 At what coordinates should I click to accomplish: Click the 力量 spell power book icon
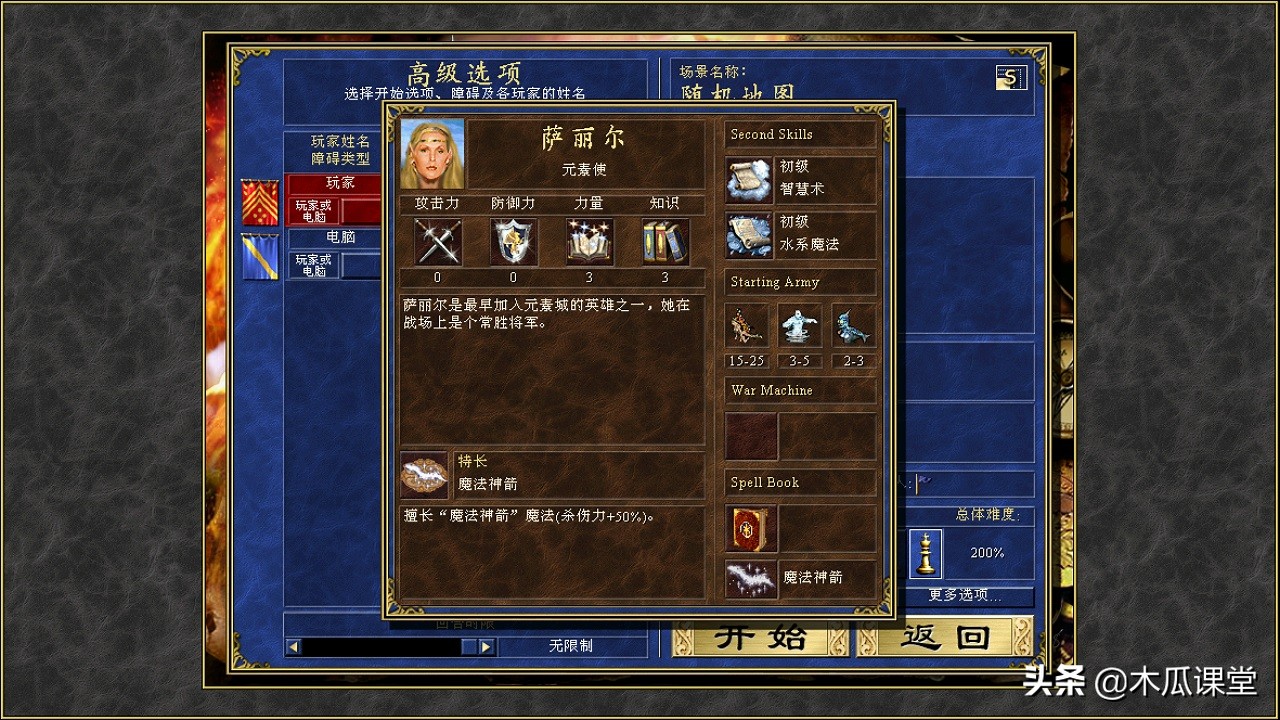click(589, 241)
